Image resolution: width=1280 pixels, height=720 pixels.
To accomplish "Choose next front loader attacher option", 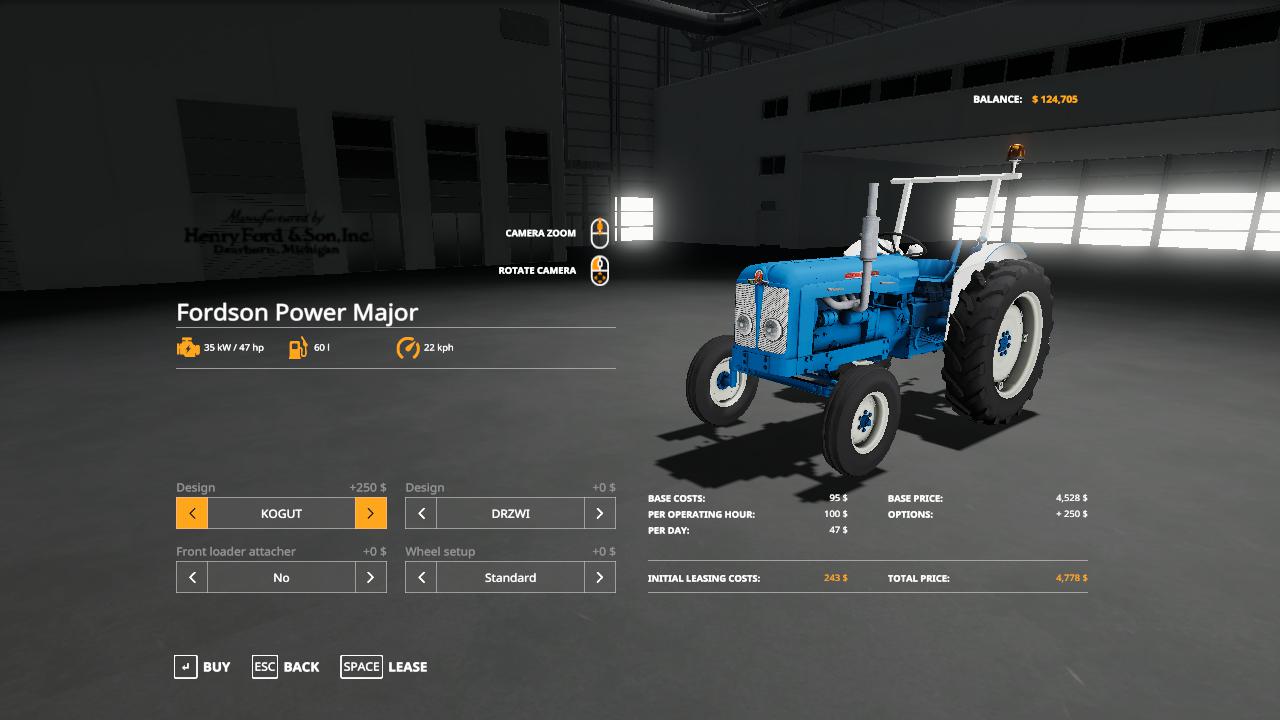I will click(x=370, y=578).
